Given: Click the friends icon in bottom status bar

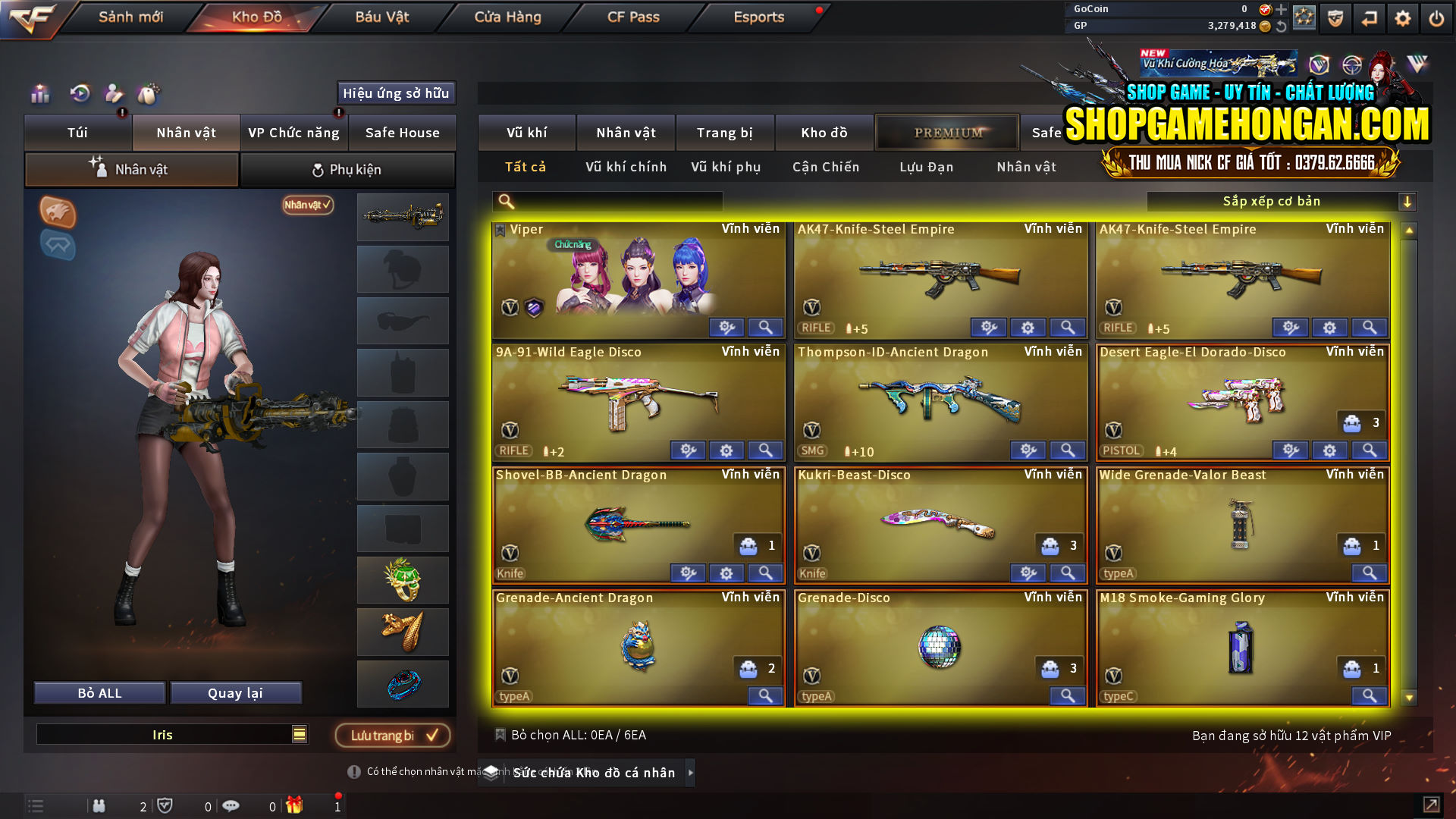Looking at the screenshot, I should (x=99, y=805).
